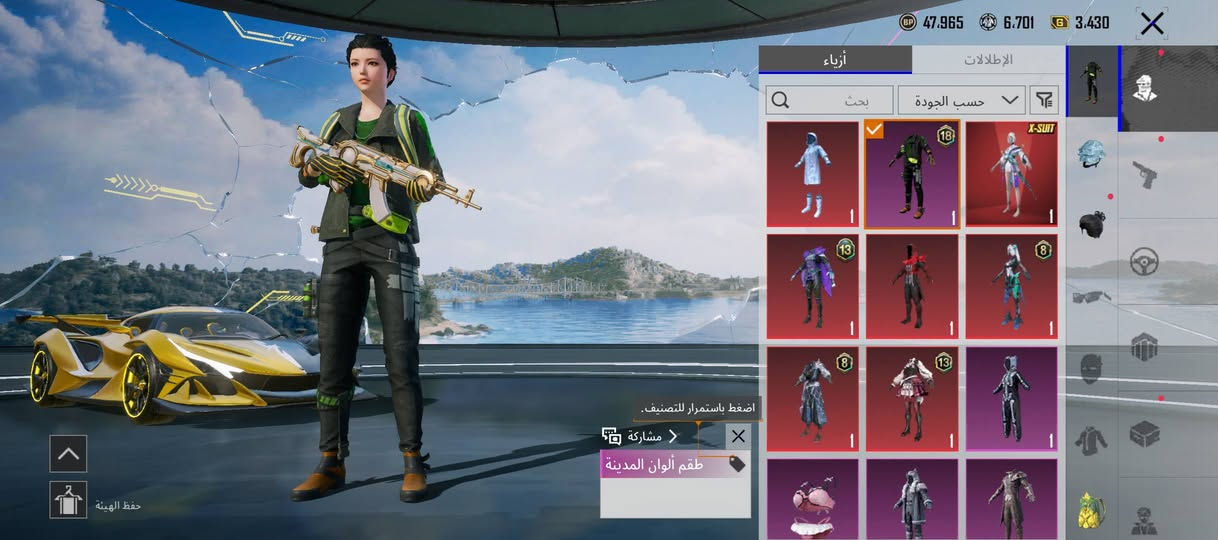Select the أزياء outfits tab
The width and height of the screenshot is (1218, 540).
[835, 59]
